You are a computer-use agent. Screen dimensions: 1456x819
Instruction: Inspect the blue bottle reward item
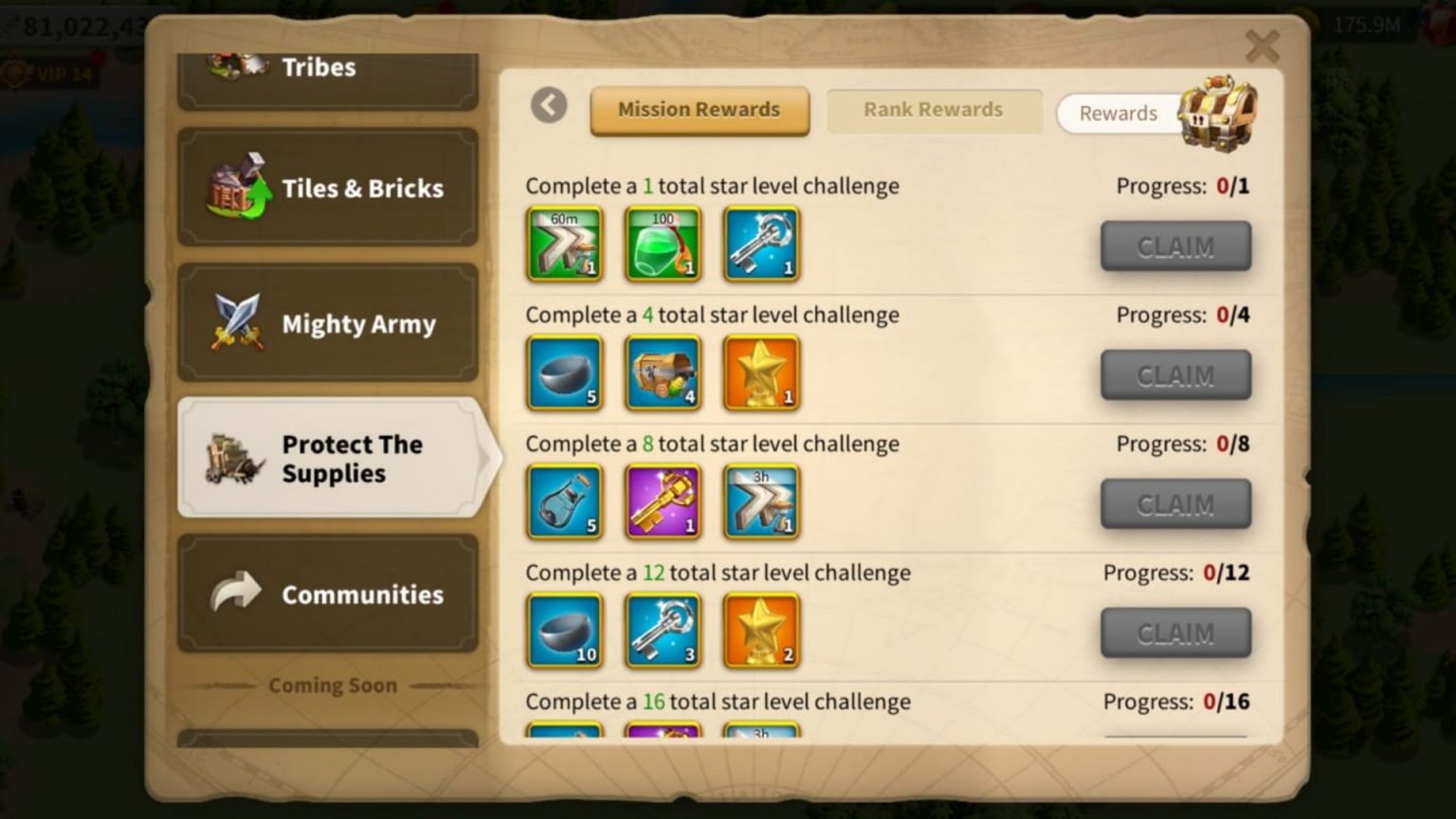pyautogui.click(x=564, y=502)
